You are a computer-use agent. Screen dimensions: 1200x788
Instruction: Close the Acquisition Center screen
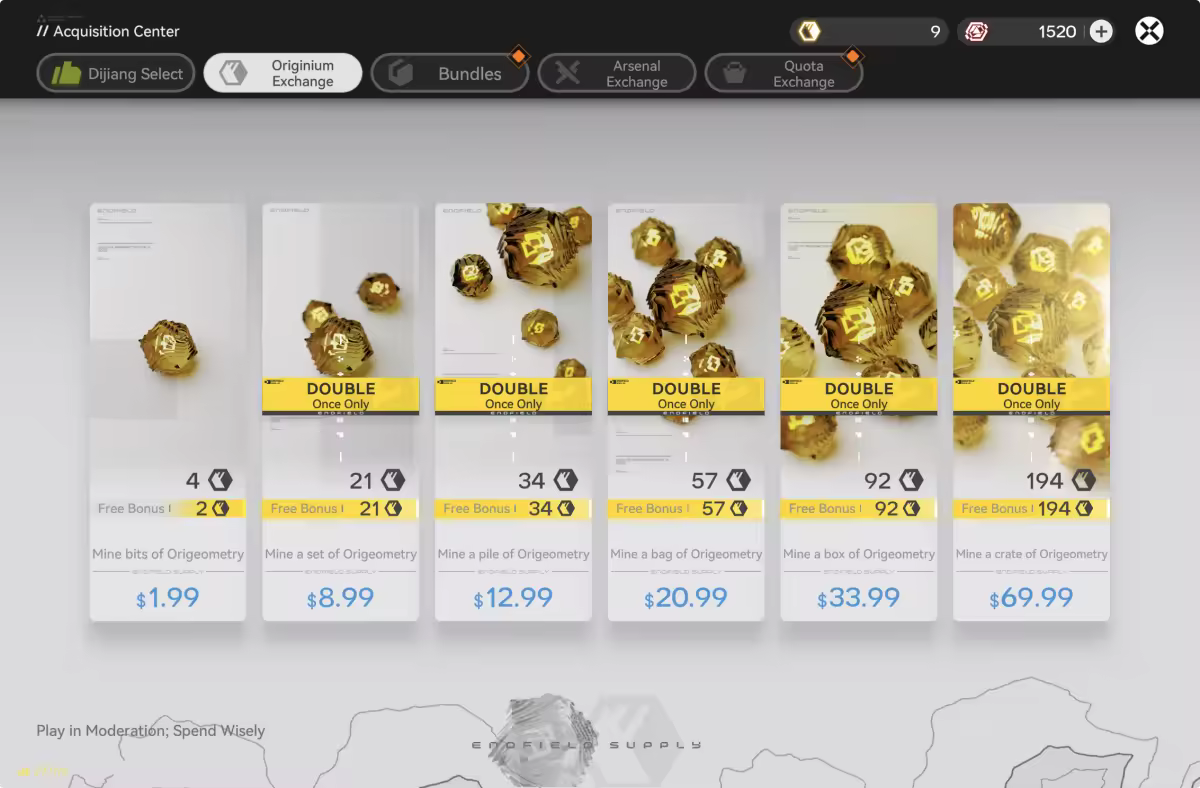coord(1149,31)
